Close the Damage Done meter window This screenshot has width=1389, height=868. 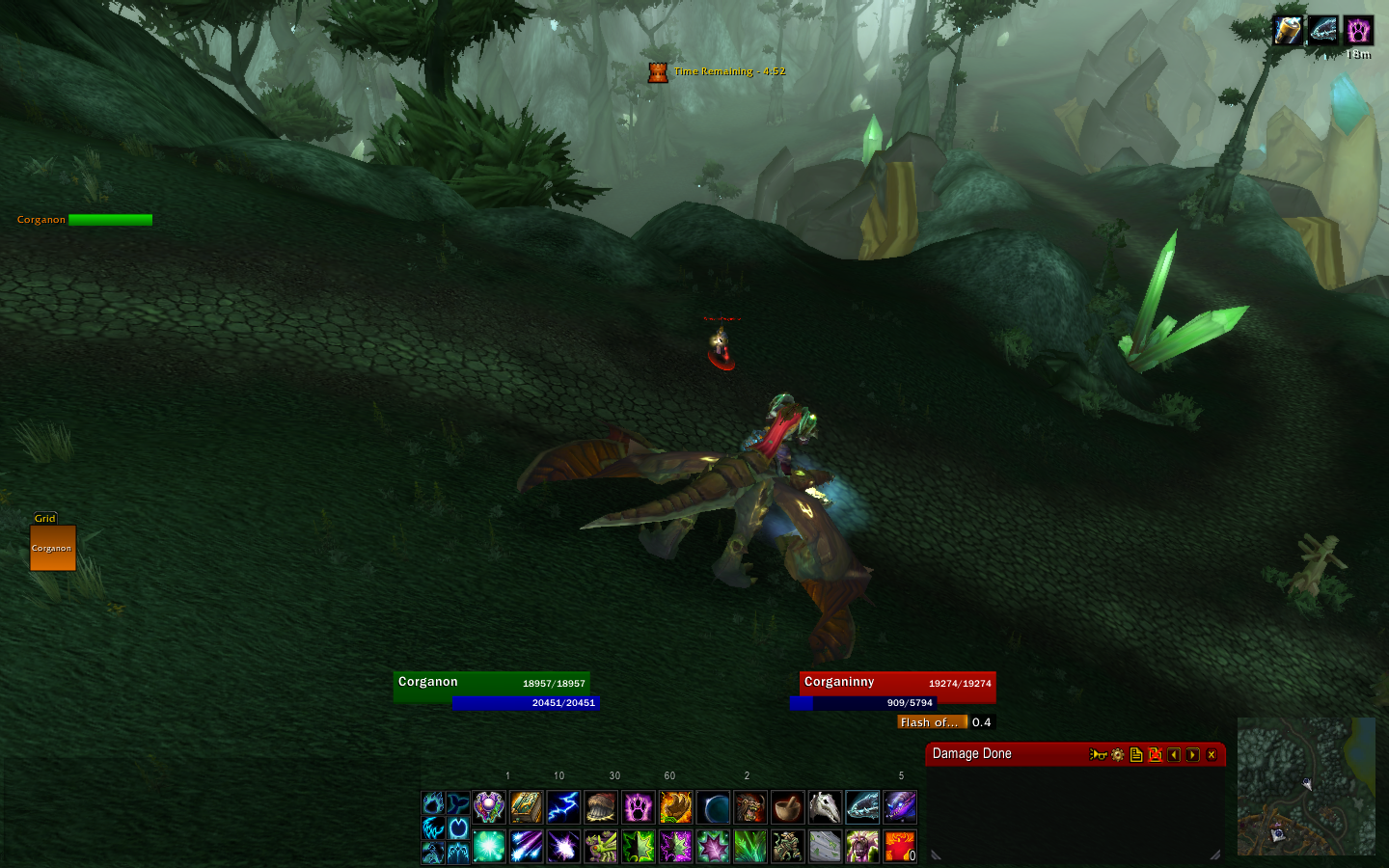(1212, 755)
